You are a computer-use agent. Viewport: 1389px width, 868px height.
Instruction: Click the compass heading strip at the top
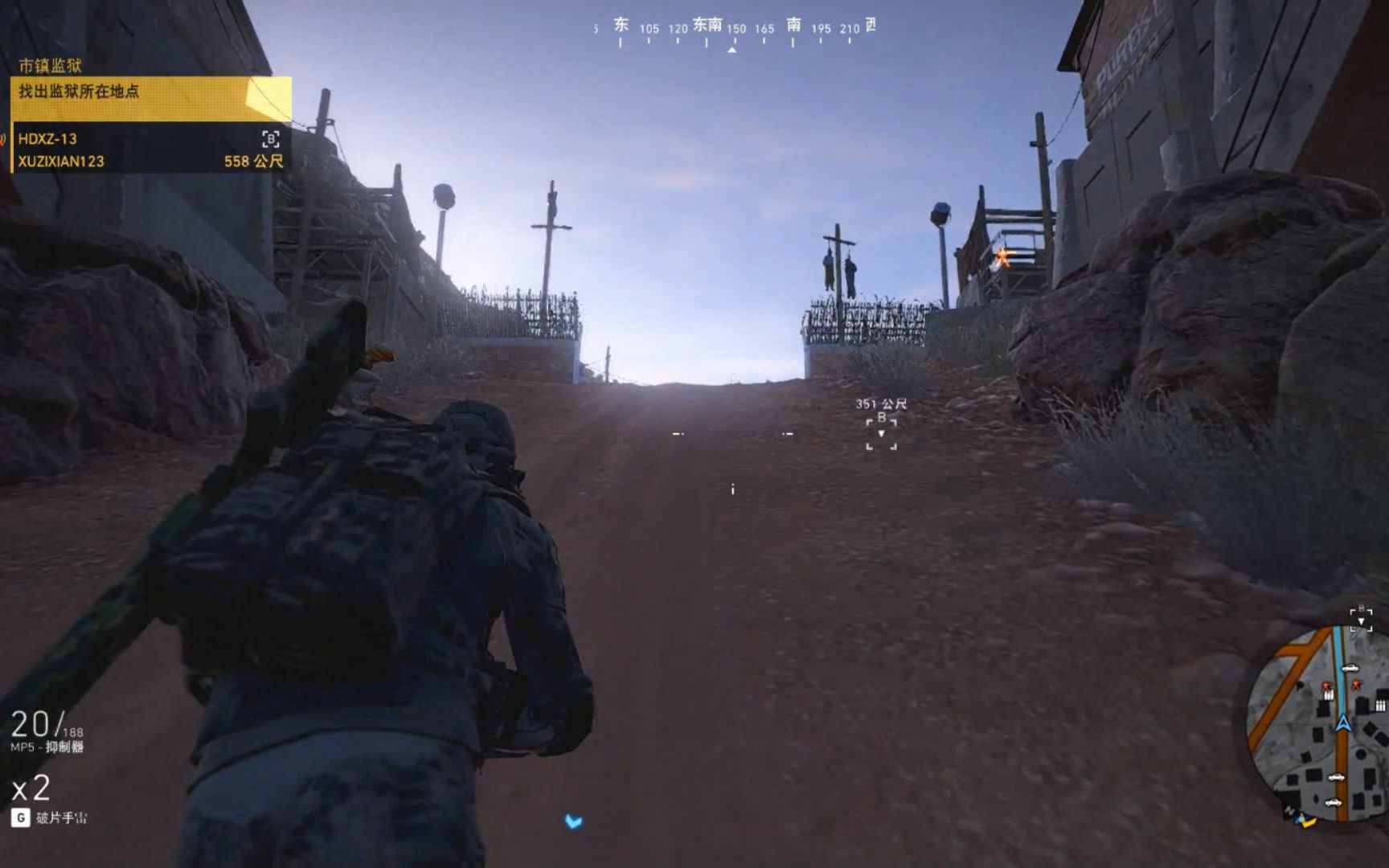[x=731, y=27]
